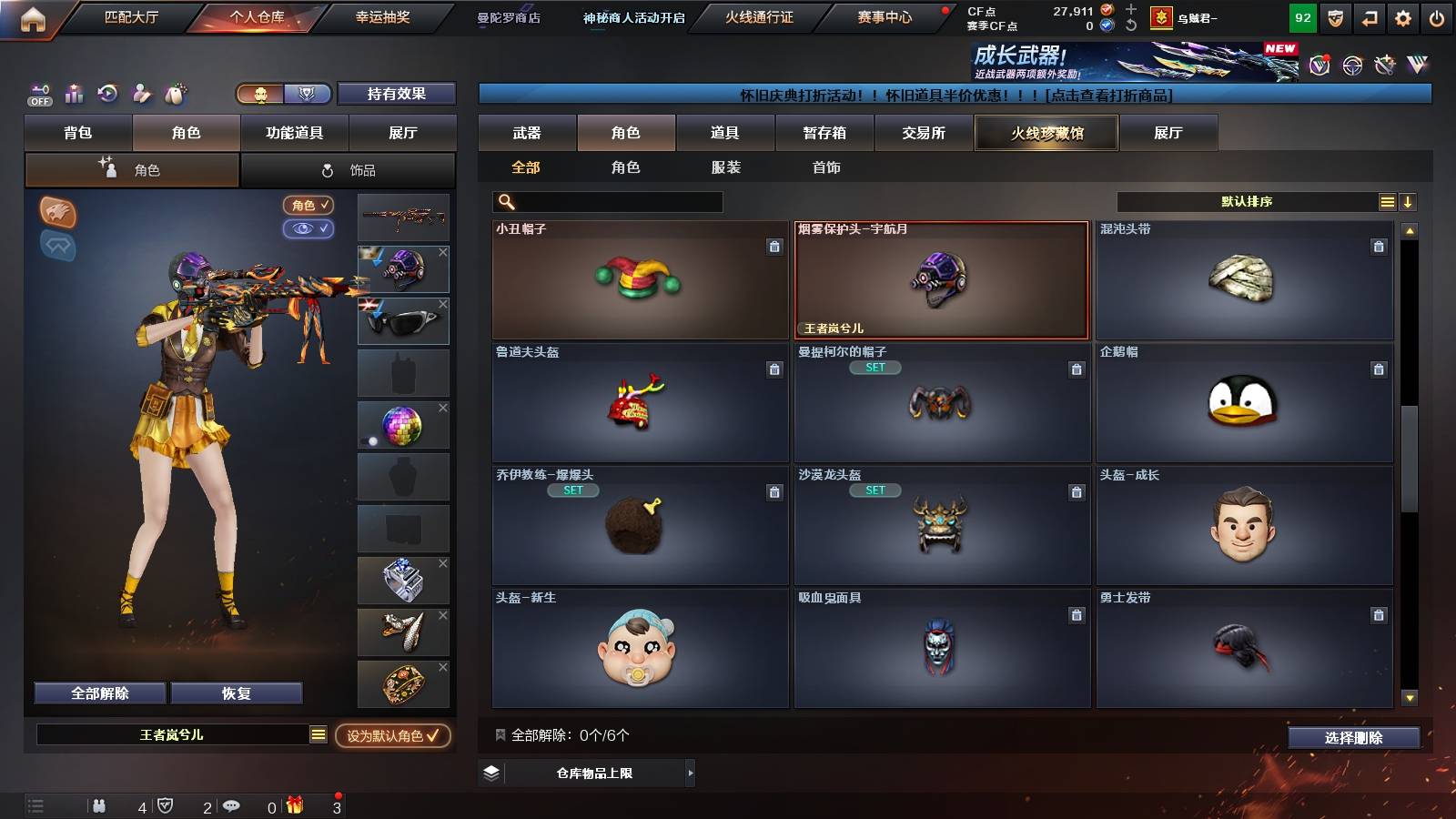Open the gift box icon on bottom bar
Viewport: 1456px width, 819px height.
coord(293,804)
